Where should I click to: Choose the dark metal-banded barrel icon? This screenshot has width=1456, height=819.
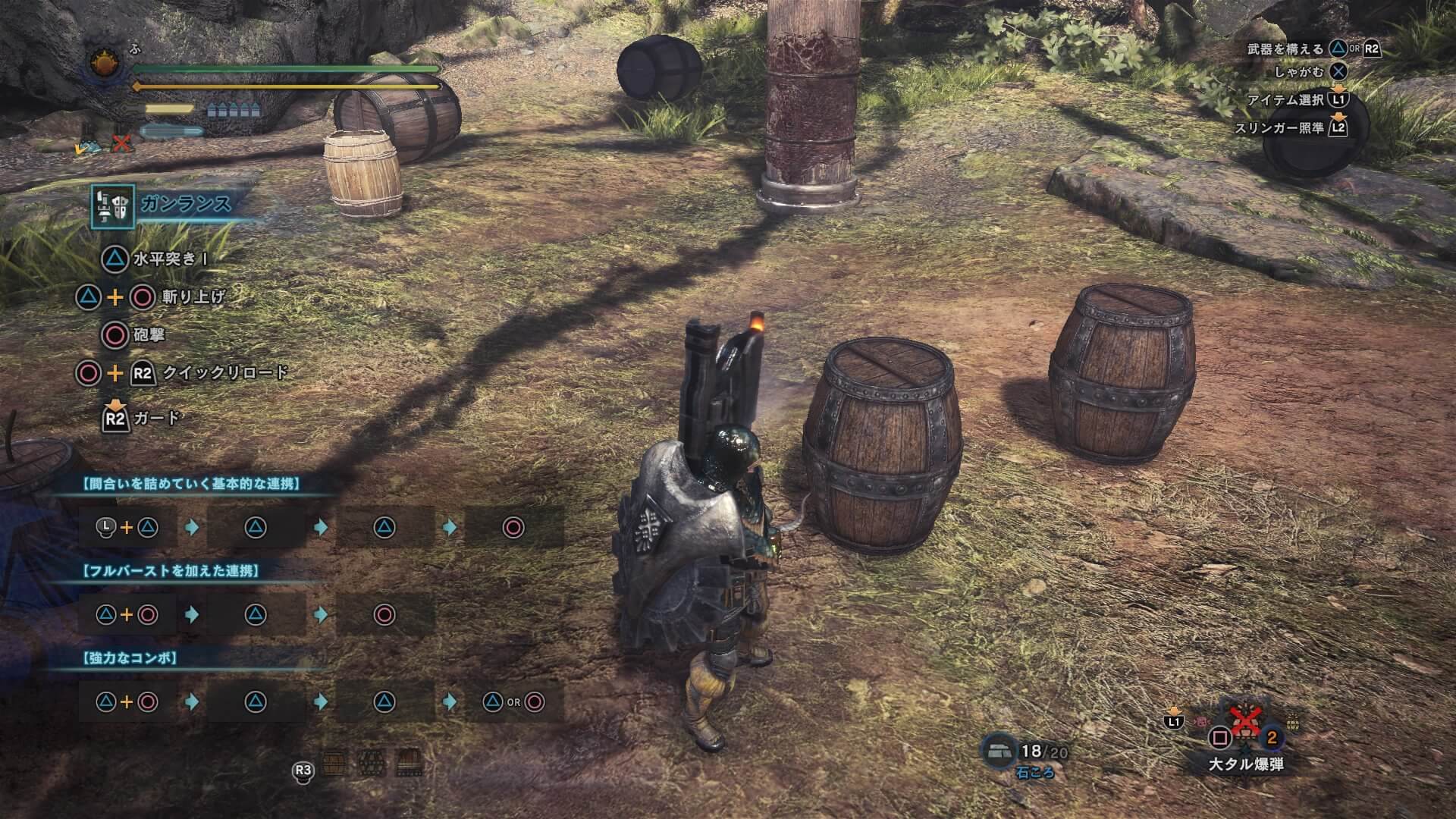tap(371, 764)
